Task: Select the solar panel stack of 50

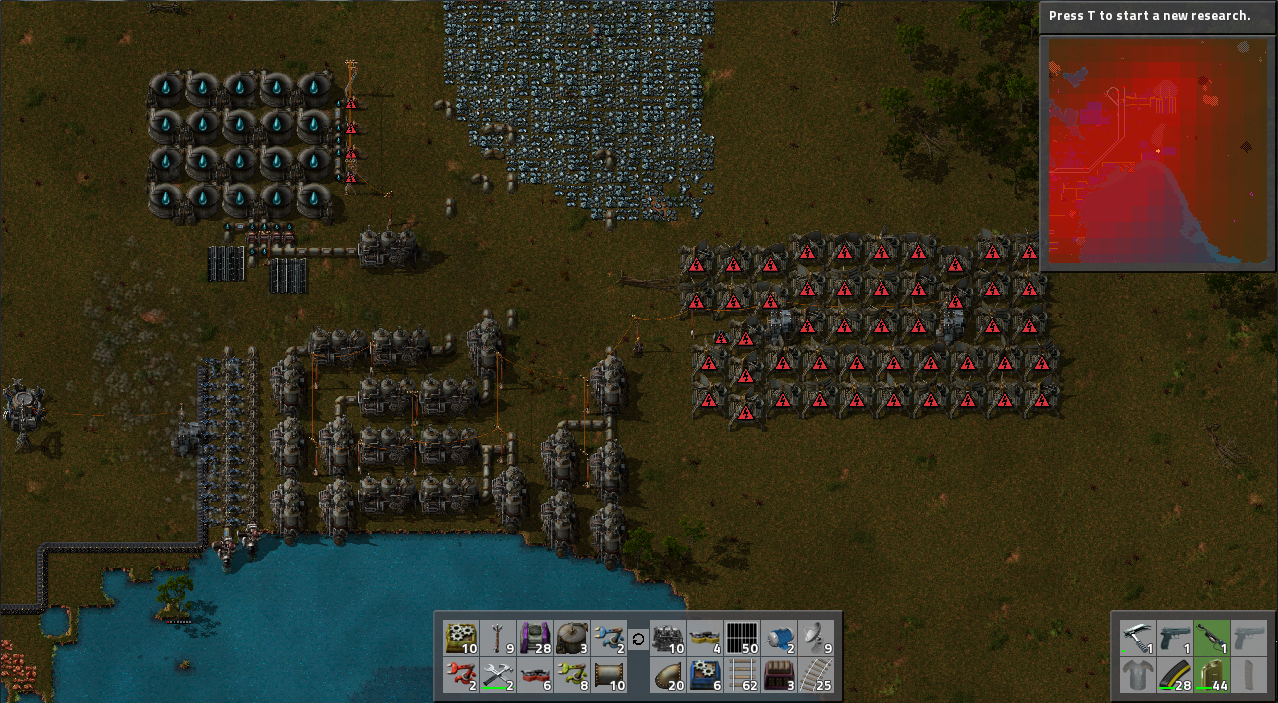Action: pyautogui.click(x=742, y=637)
